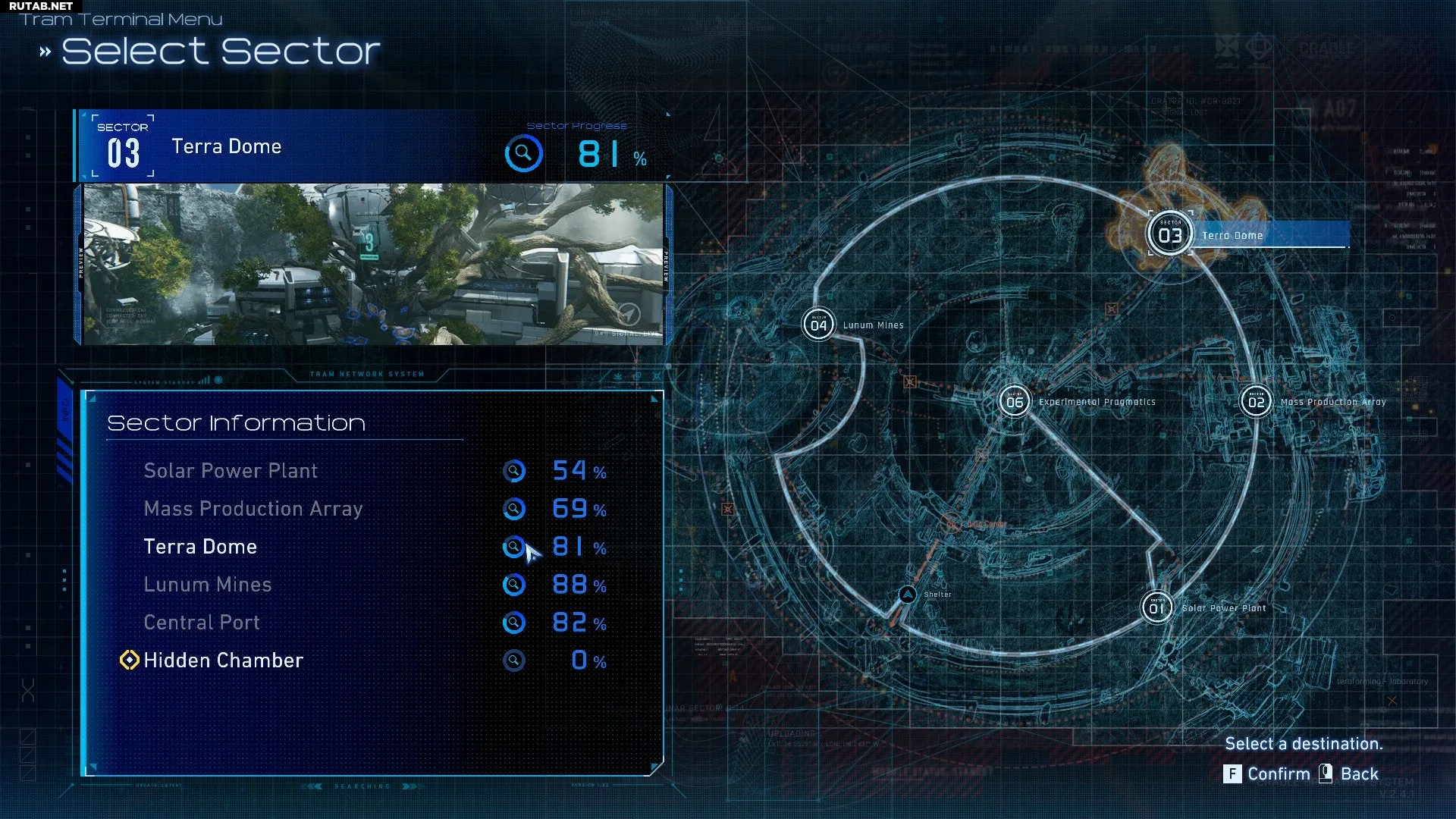The width and height of the screenshot is (1456, 819).
Task: Open the Terra Dome preview image
Action: coord(372,264)
